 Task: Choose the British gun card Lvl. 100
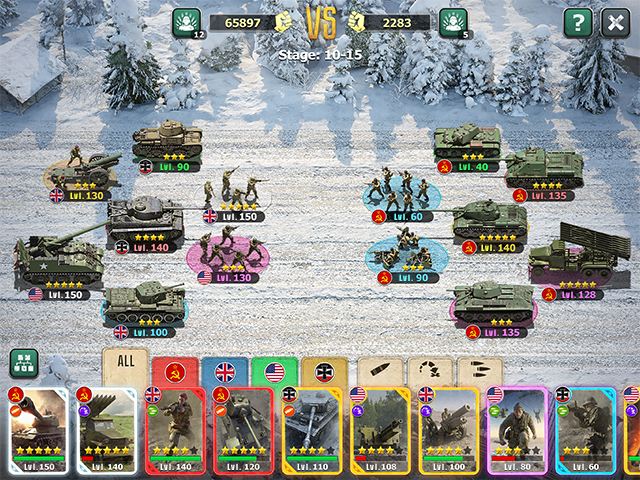pos(449,430)
